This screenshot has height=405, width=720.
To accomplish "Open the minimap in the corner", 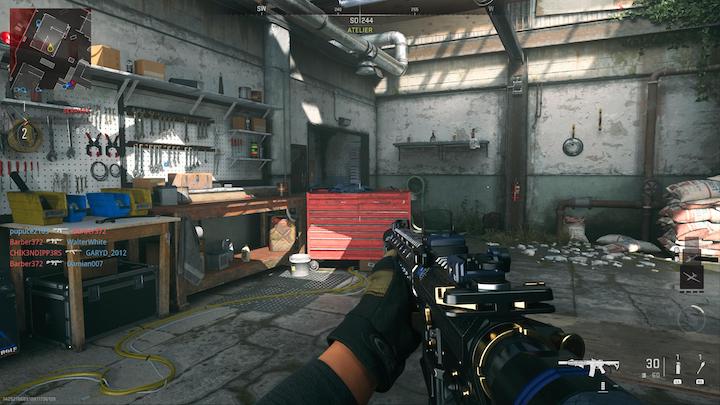I will 50,47.
